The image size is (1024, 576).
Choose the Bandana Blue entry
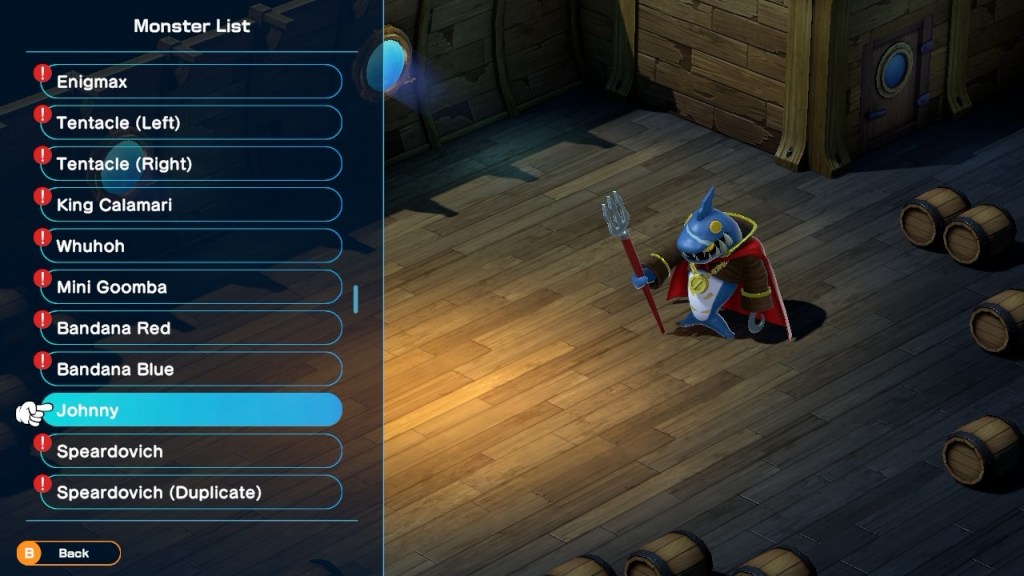tap(190, 369)
